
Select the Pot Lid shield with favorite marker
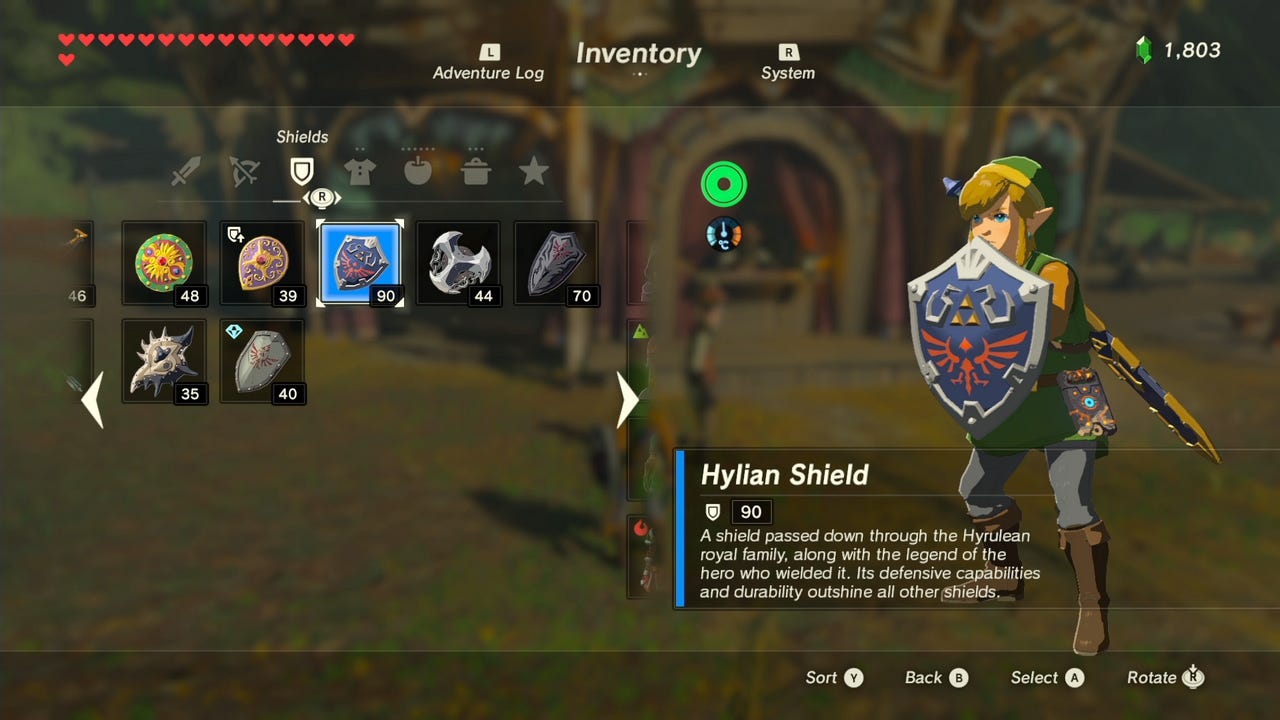coord(261,263)
